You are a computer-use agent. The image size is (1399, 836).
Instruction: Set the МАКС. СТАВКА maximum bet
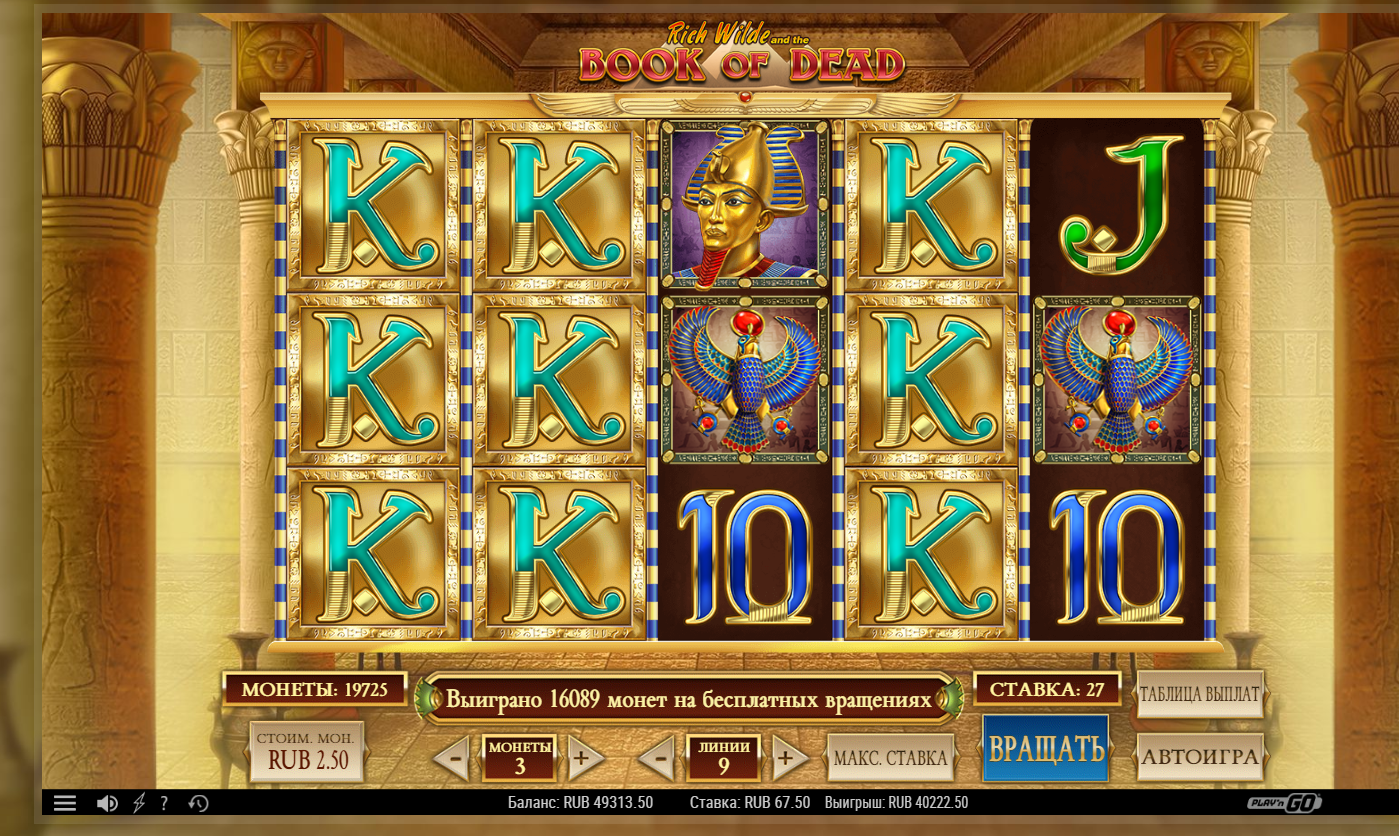890,758
